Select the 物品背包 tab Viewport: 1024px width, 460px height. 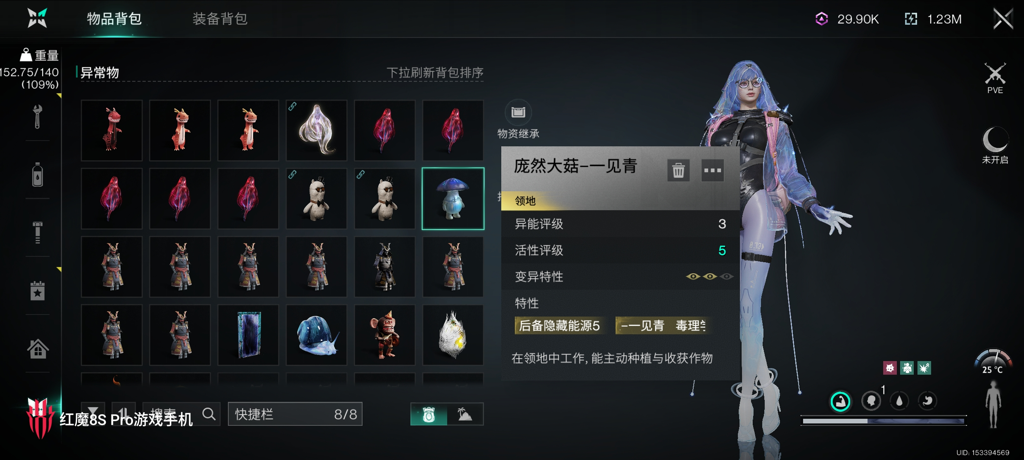113,19
